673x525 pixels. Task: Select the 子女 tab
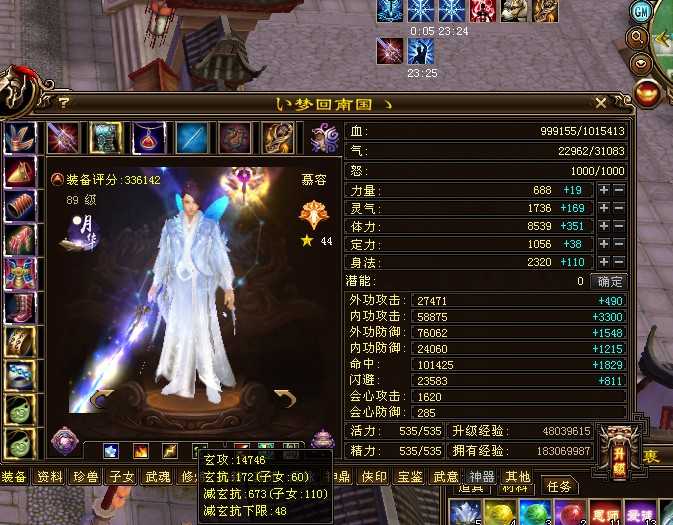pyautogui.click(x=122, y=477)
